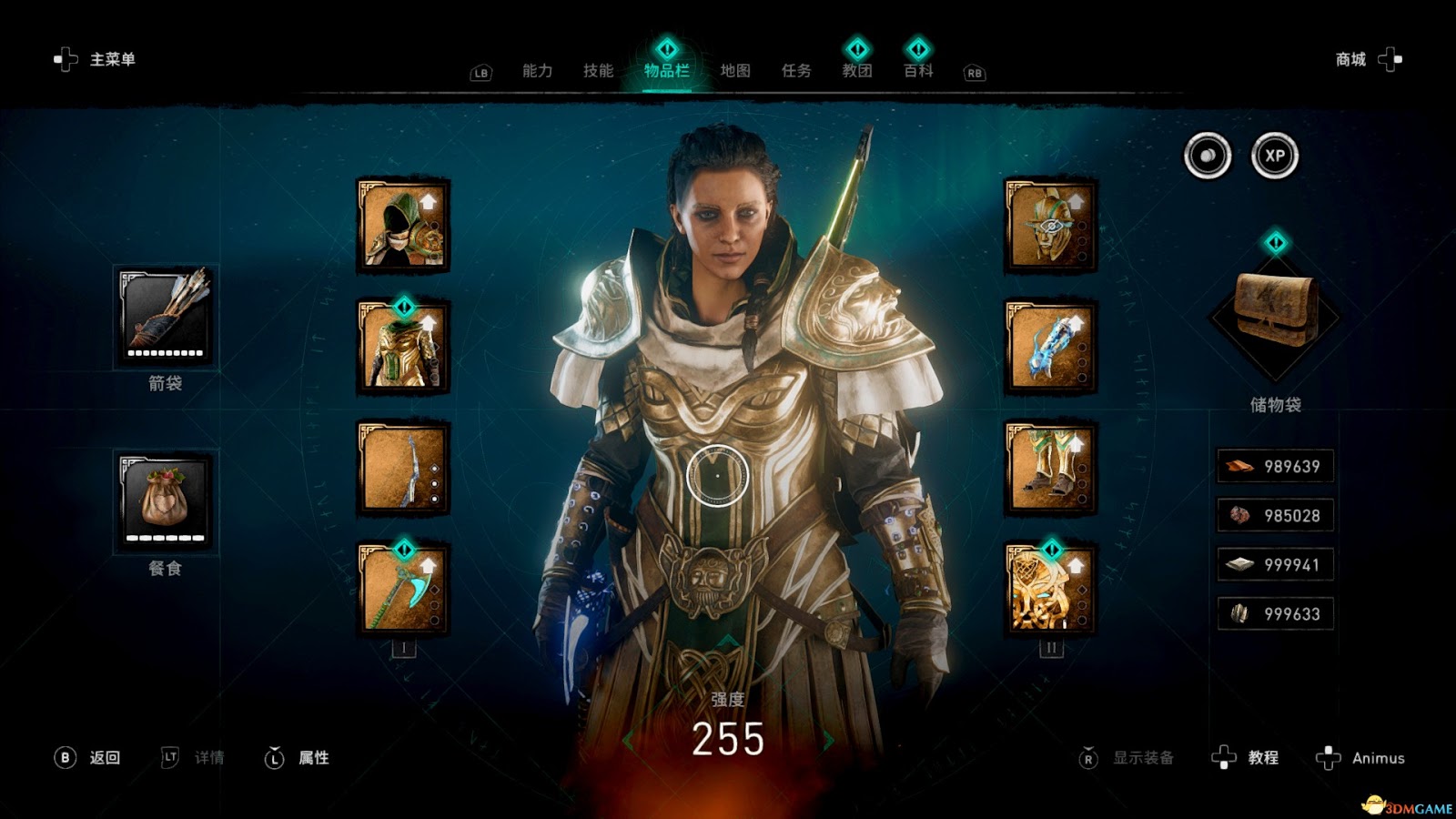Select the golden torso armor slot
The height and width of the screenshot is (819, 1456).
(x=403, y=347)
